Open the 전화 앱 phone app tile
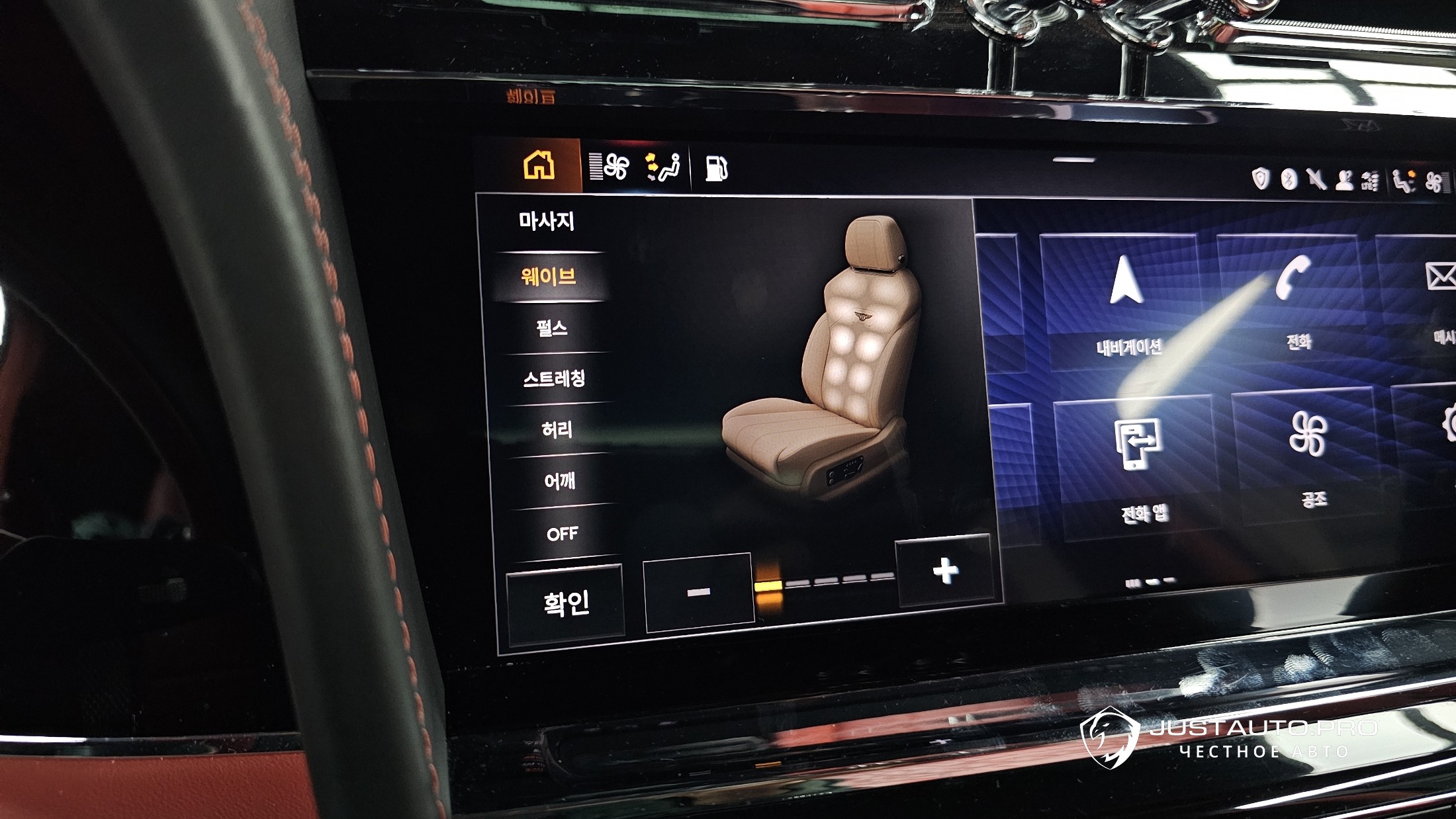 point(1140,463)
